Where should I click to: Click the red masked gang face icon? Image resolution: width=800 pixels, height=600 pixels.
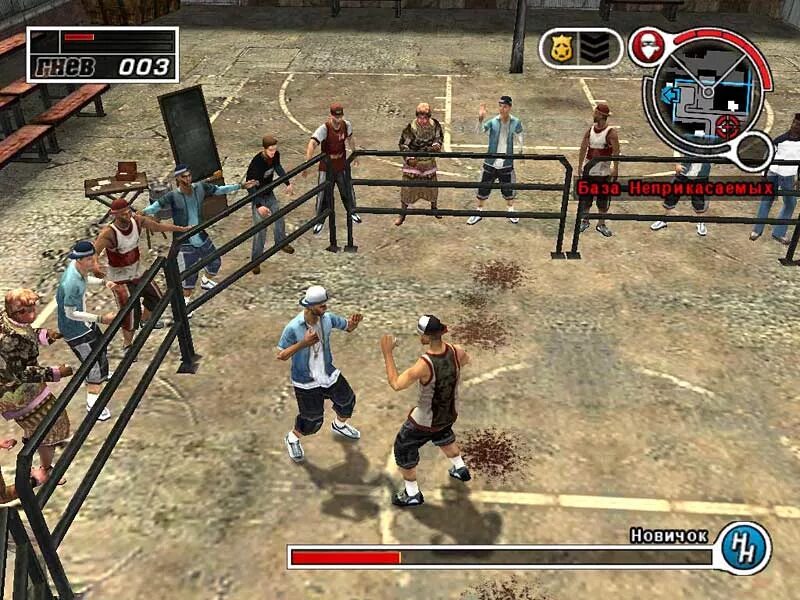pyautogui.click(x=648, y=48)
